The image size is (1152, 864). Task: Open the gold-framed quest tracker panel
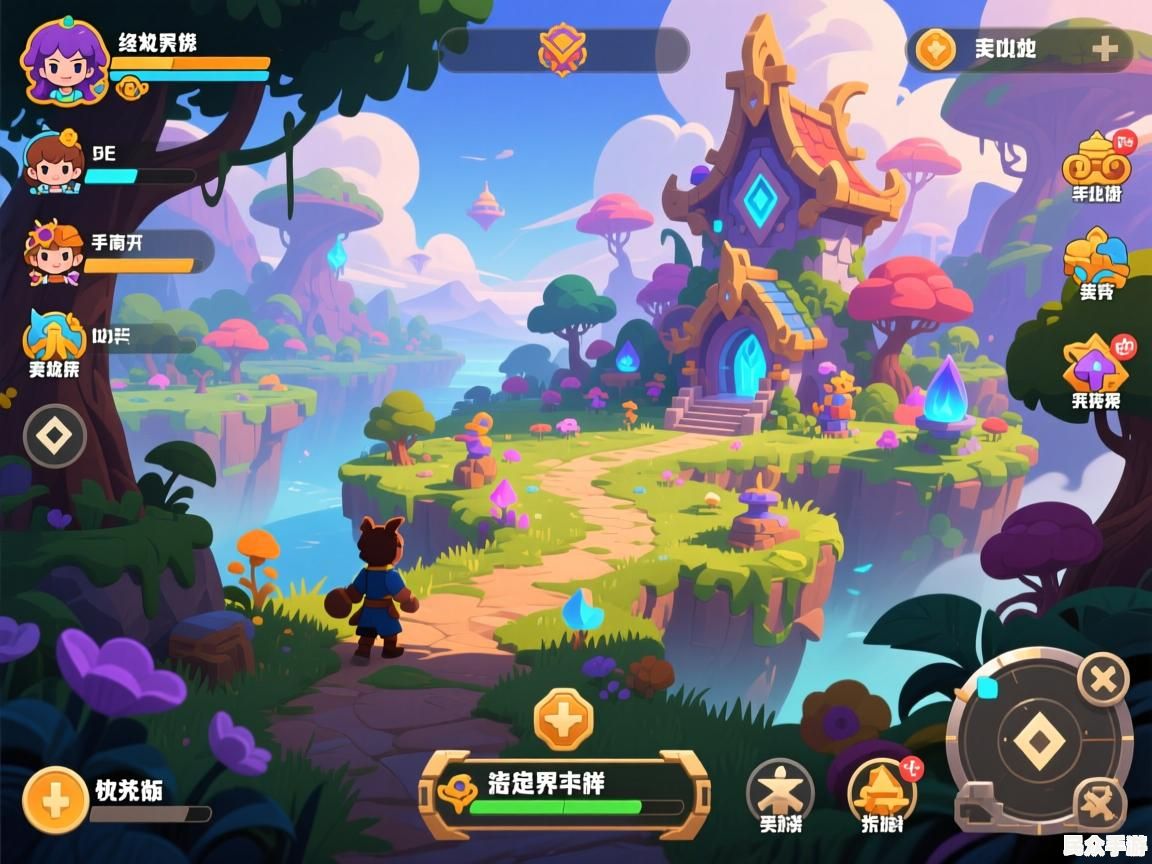tap(564, 795)
